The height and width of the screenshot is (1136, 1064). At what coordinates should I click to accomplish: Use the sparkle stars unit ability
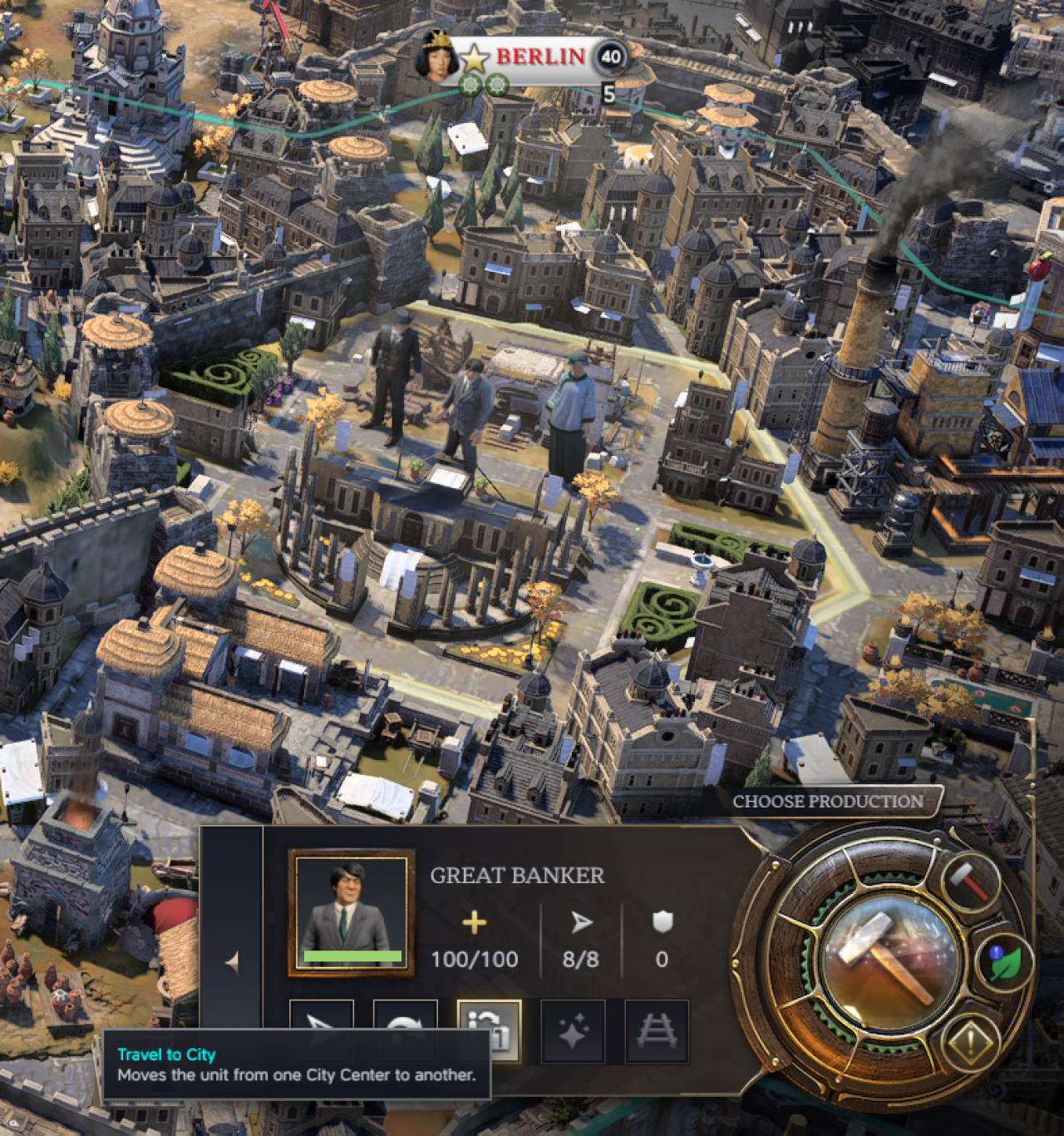[573, 1031]
